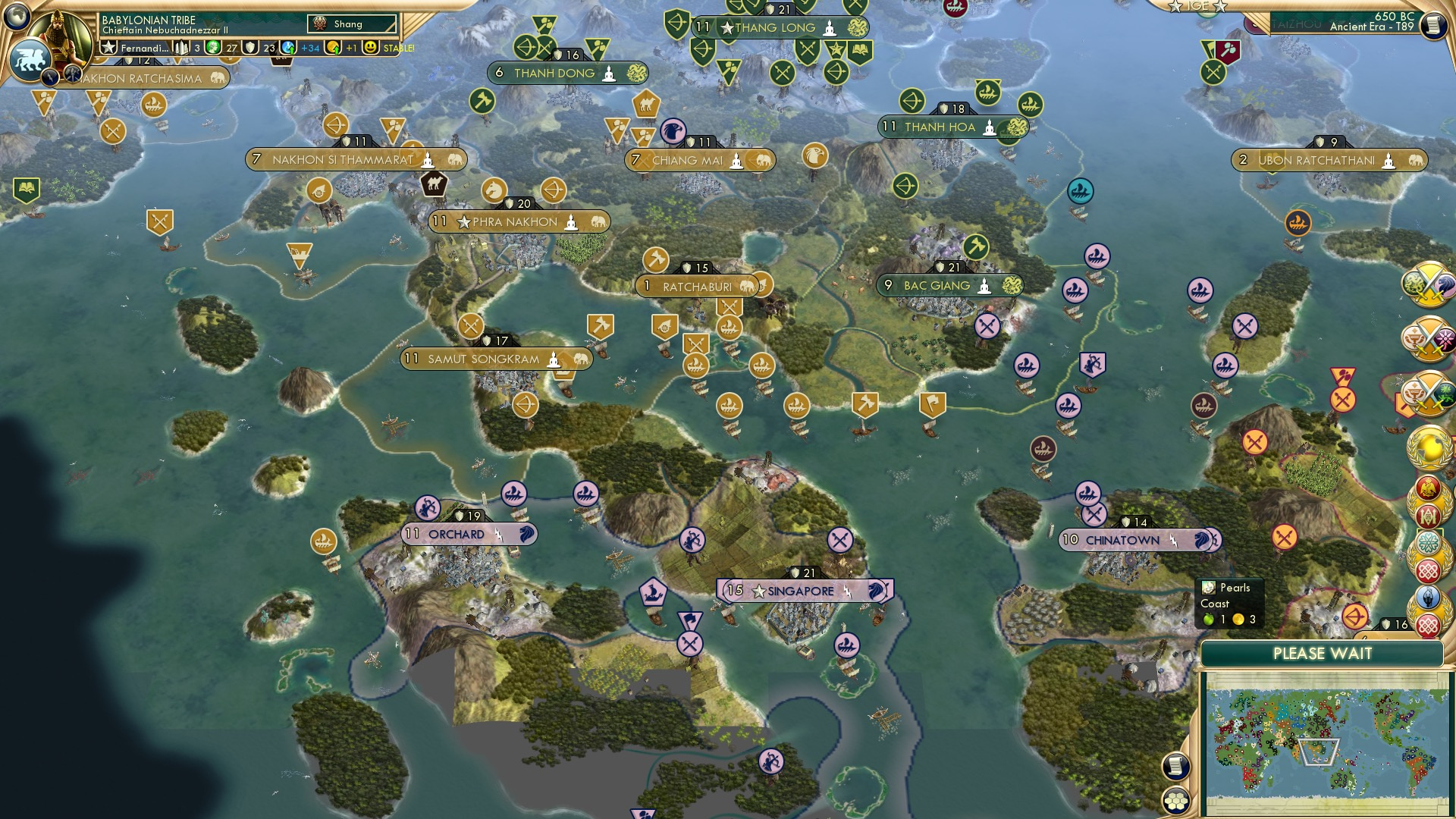The height and width of the screenshot is (819, 1456).
Task: Toggle the globe overlay button at top left corner
Action: [17, 17]
